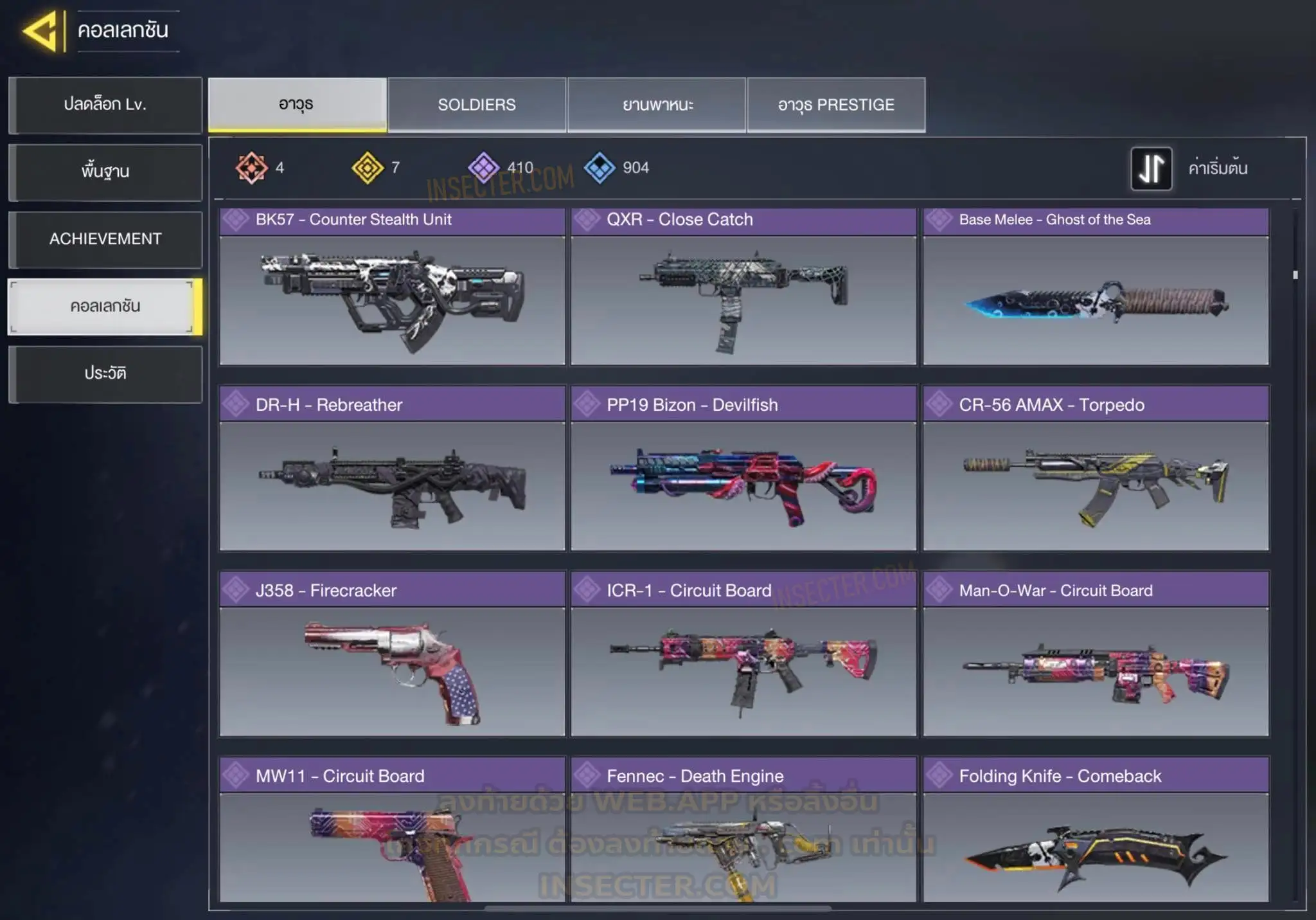Image resolution: width=1316 pixels, height=920 pixels.
Task: Open the ACHIEVEMENT section
Action: [x=105, y=239]
